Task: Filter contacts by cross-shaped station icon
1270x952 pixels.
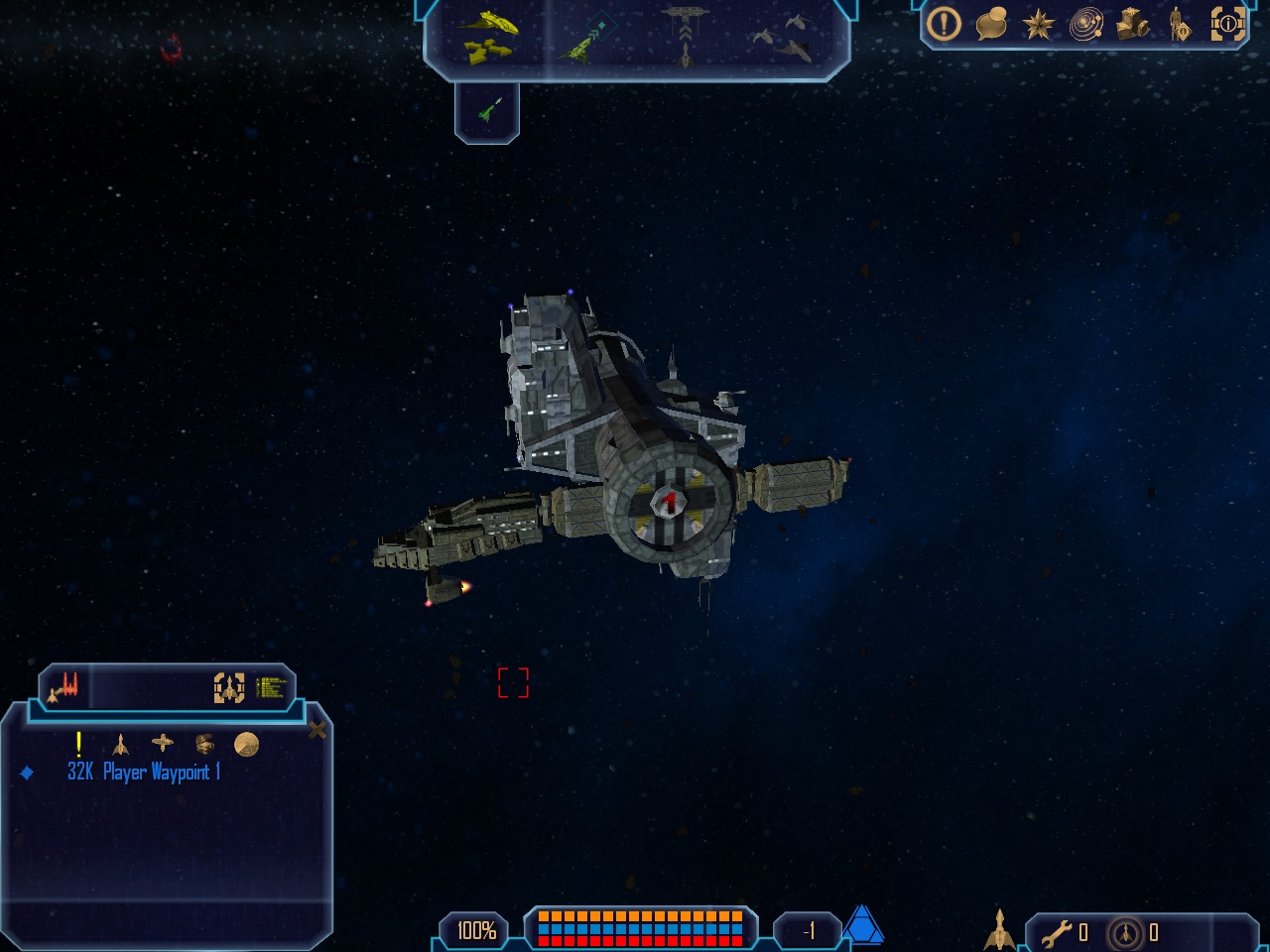Action: [x=162, y=743]
